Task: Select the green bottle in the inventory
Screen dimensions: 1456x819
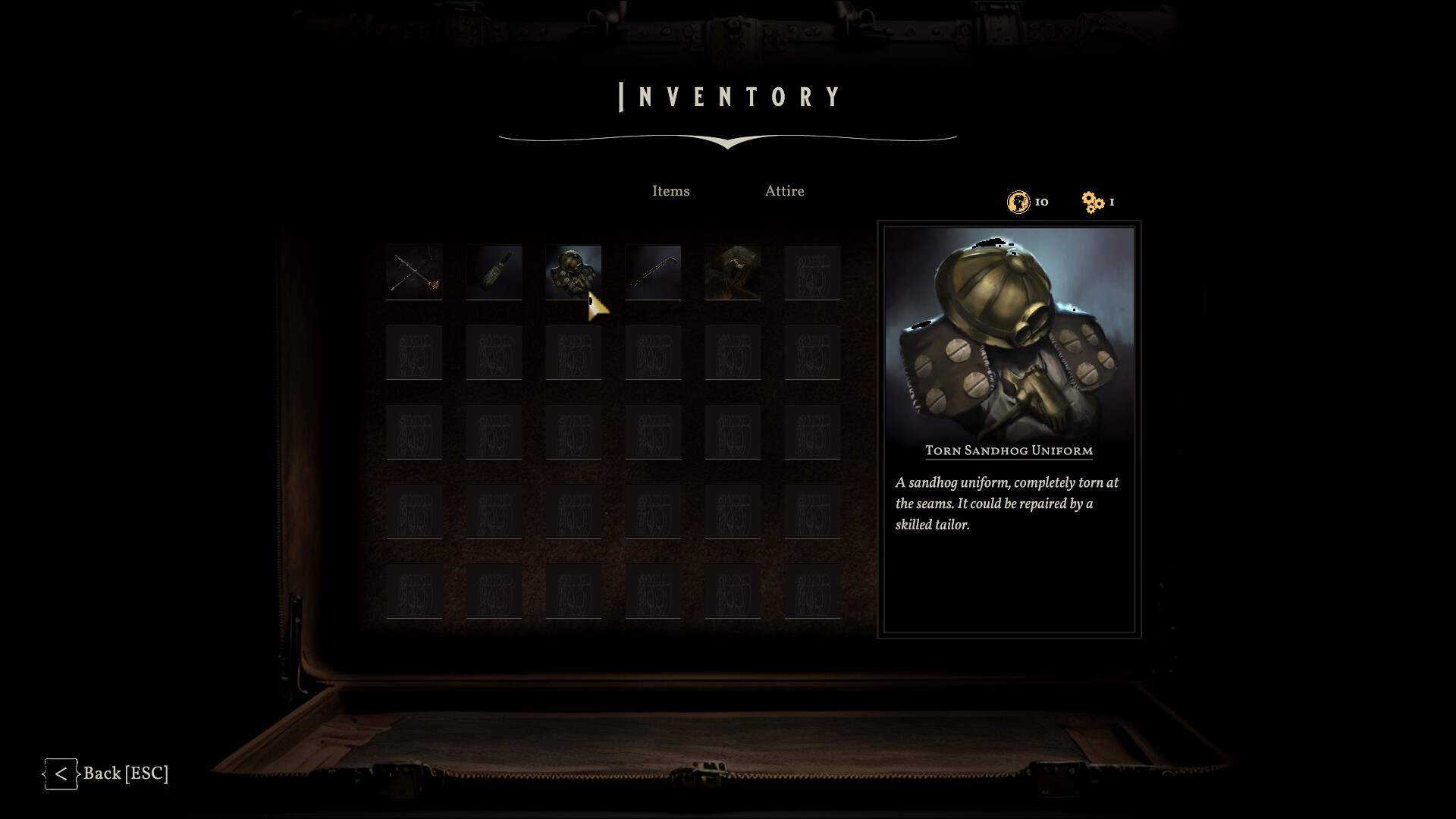Action: tap(494, 273)
